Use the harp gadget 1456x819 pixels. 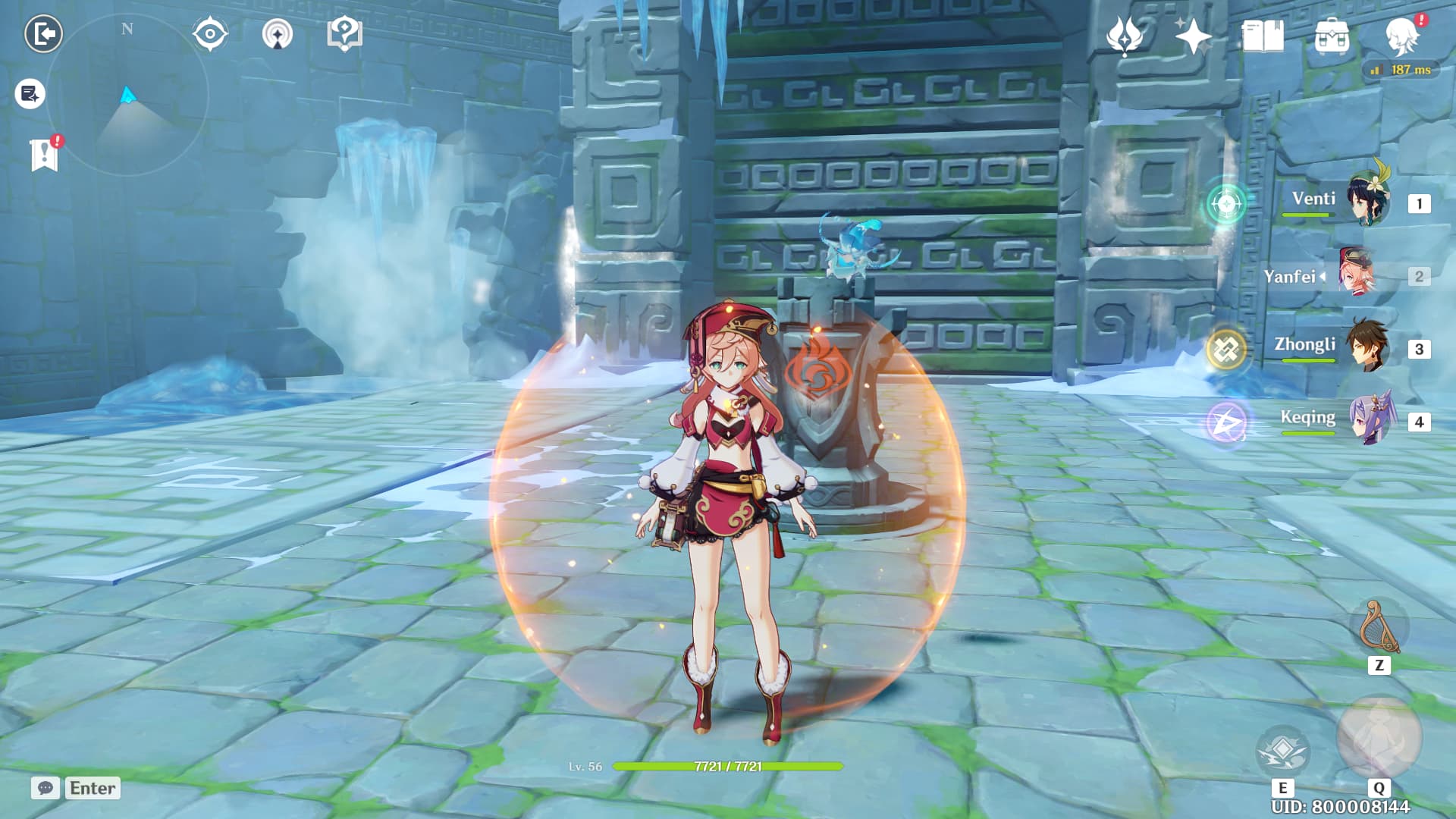click(x=1379, y=627)
